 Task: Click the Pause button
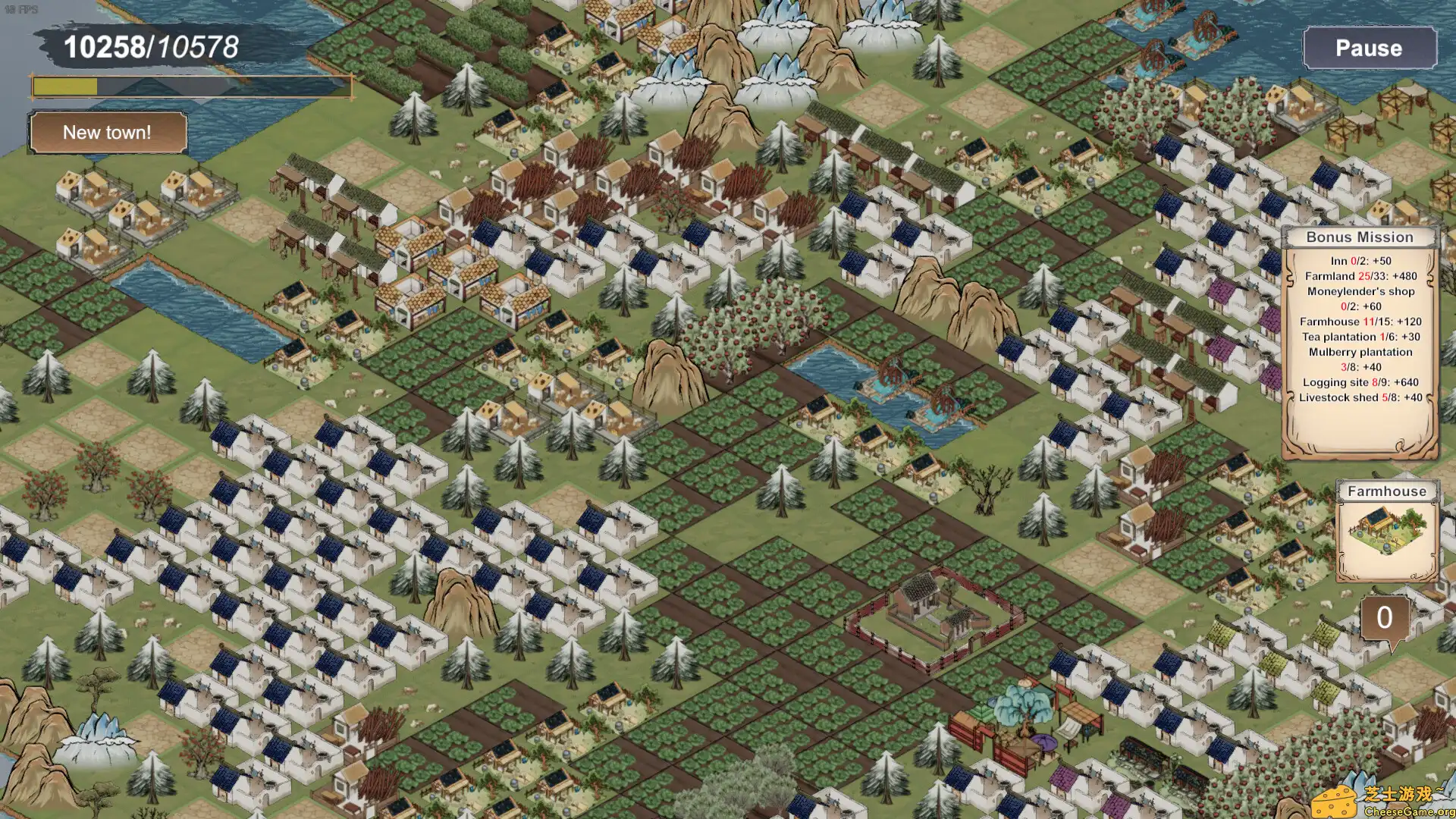coord(1370,49)
